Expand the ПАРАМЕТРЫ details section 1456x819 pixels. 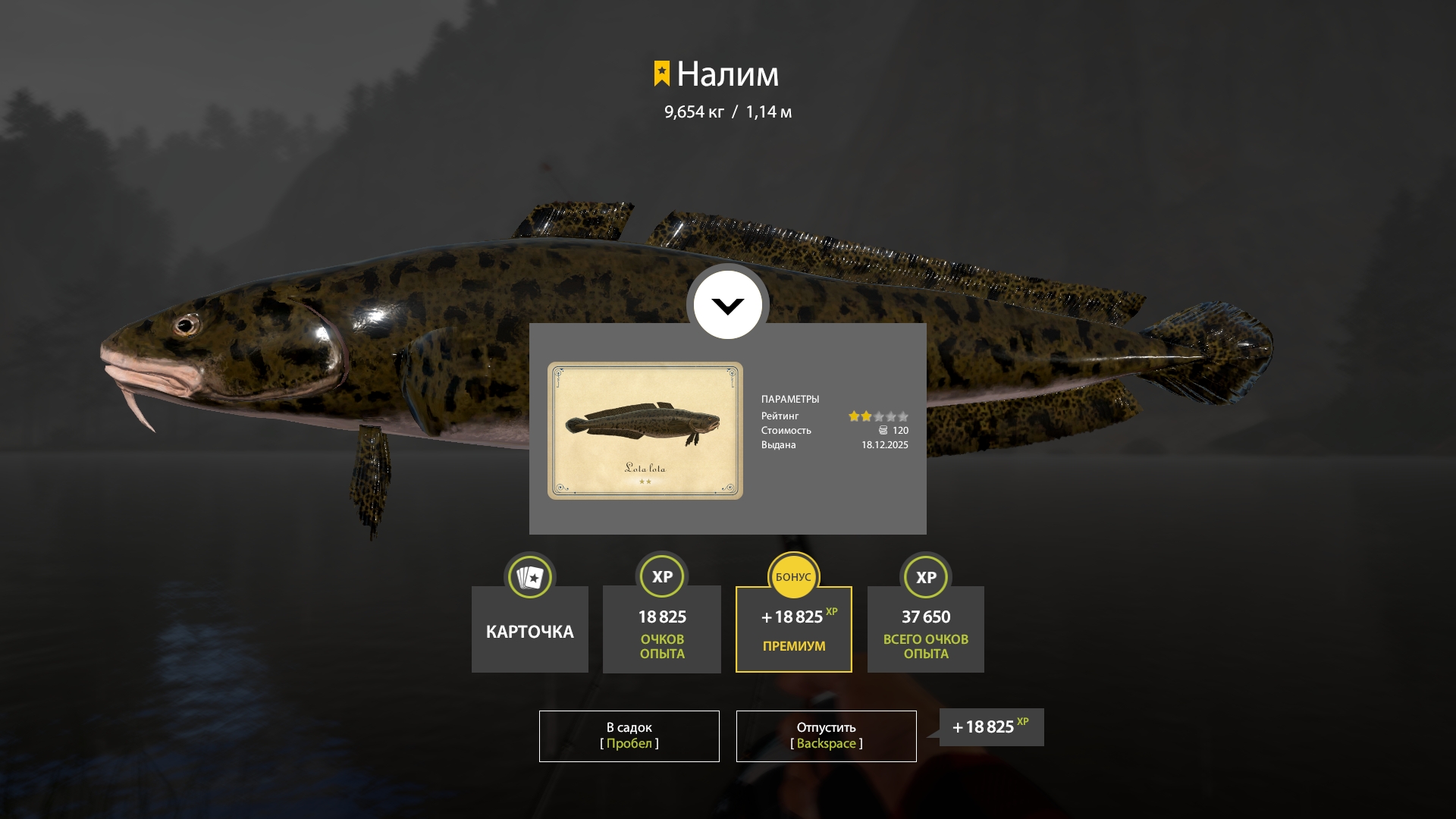[x=791, y=398]
